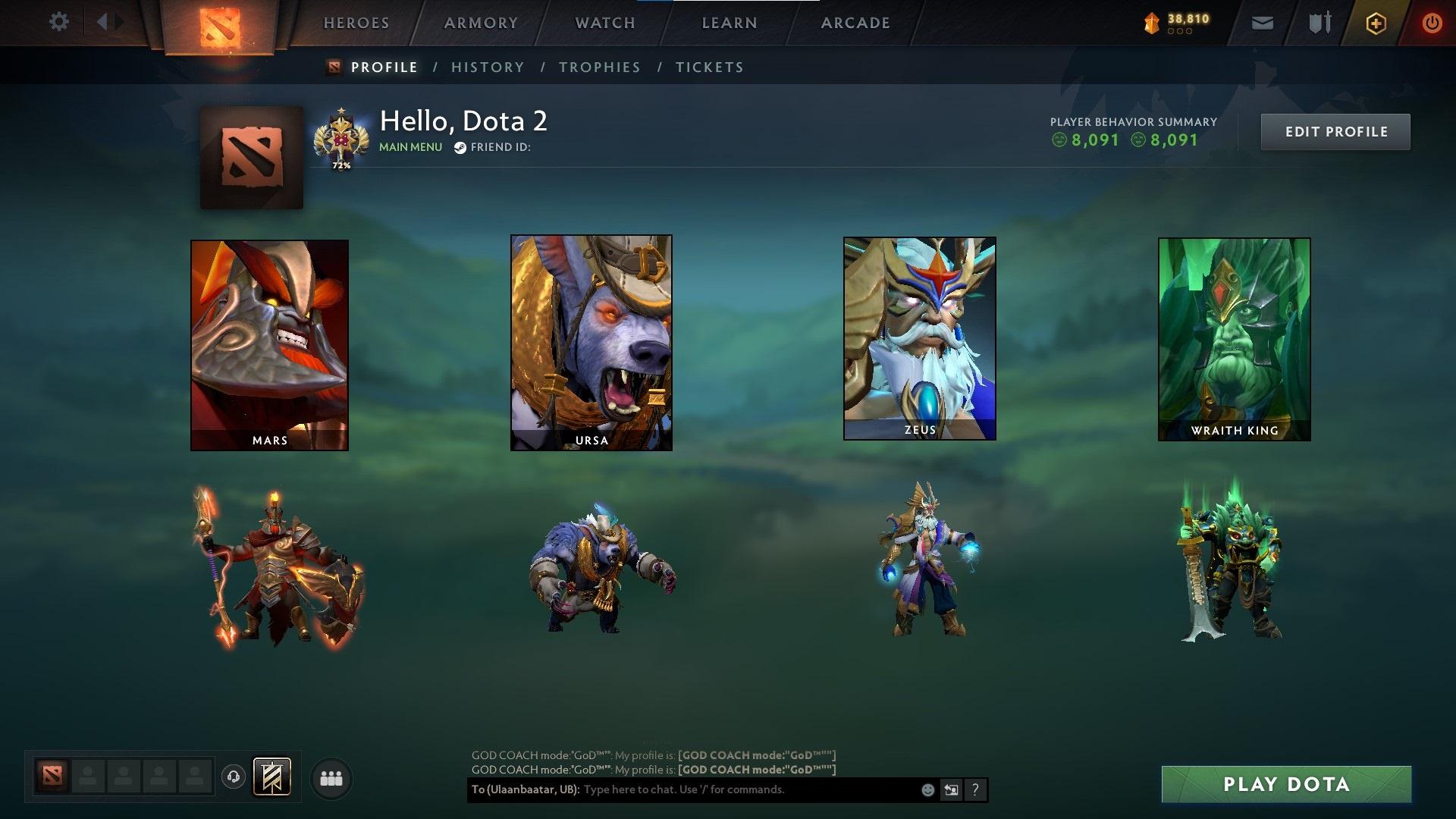This screenshot has width=1456, height=819.
Task: Click the EDIT PROFILE button
Action: tap(1335, 131)
